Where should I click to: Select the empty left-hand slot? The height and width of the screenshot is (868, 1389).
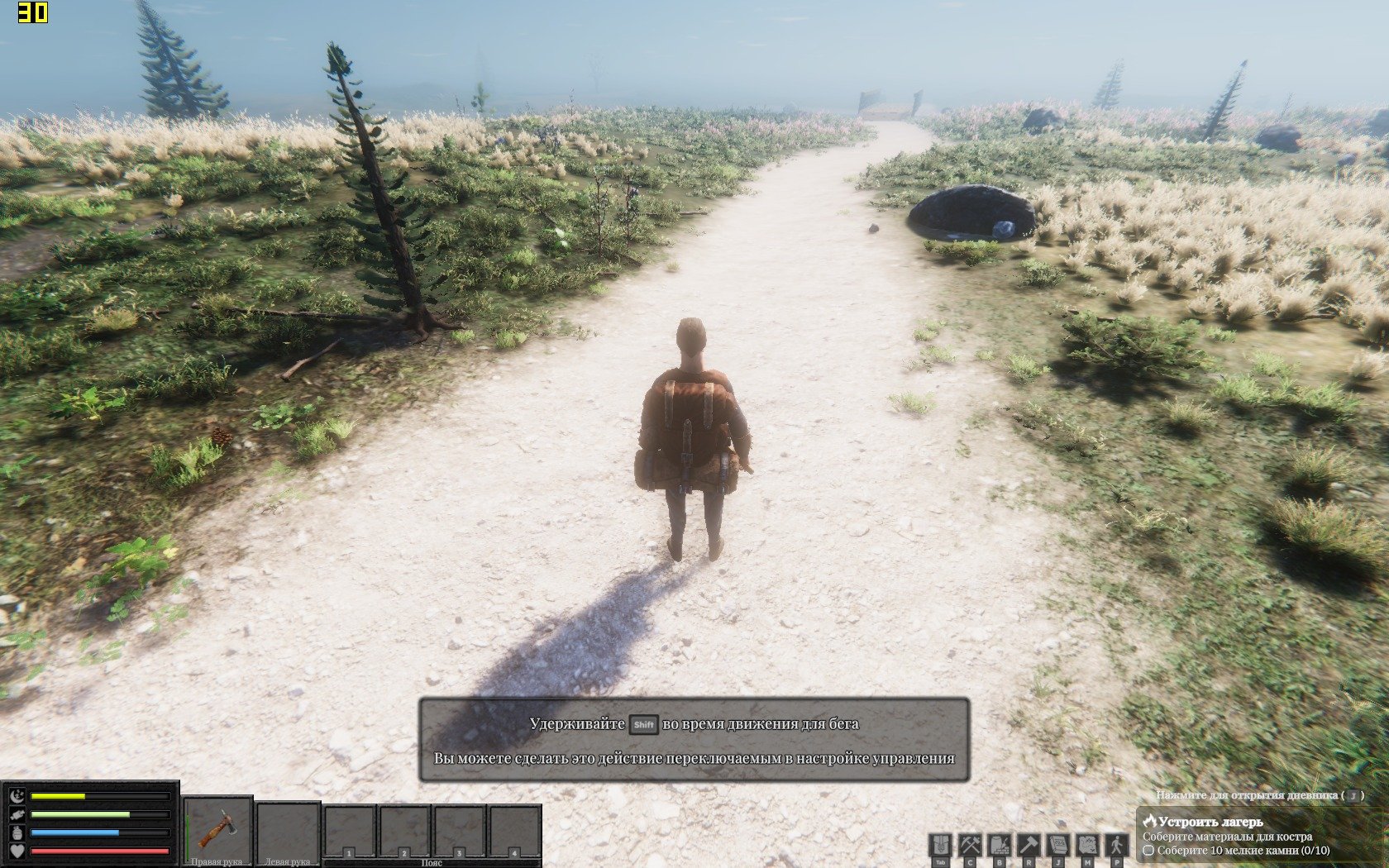[x=287, y=829]
